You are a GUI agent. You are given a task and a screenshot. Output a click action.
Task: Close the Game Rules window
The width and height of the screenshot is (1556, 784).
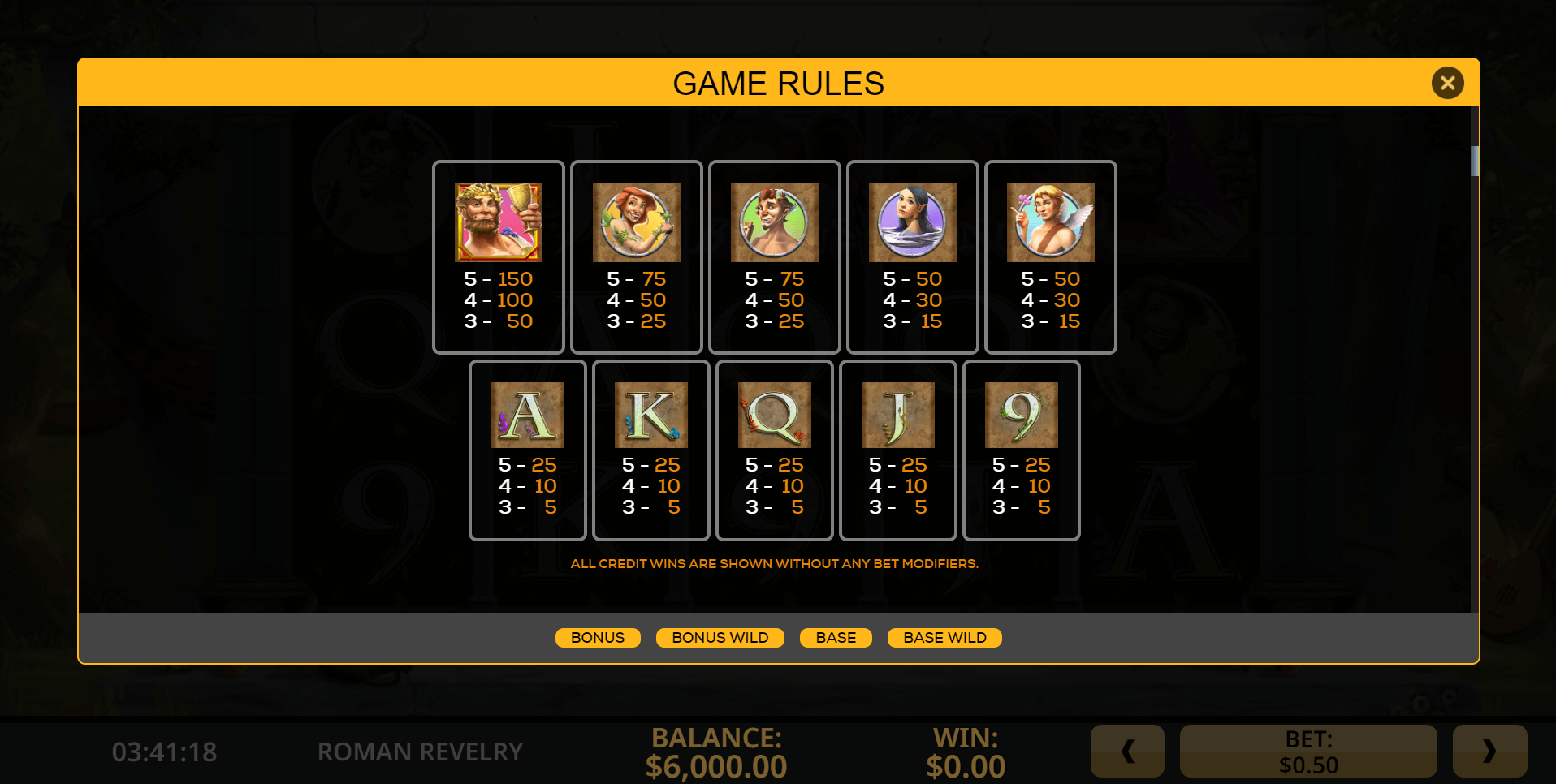click(1447, 83)
